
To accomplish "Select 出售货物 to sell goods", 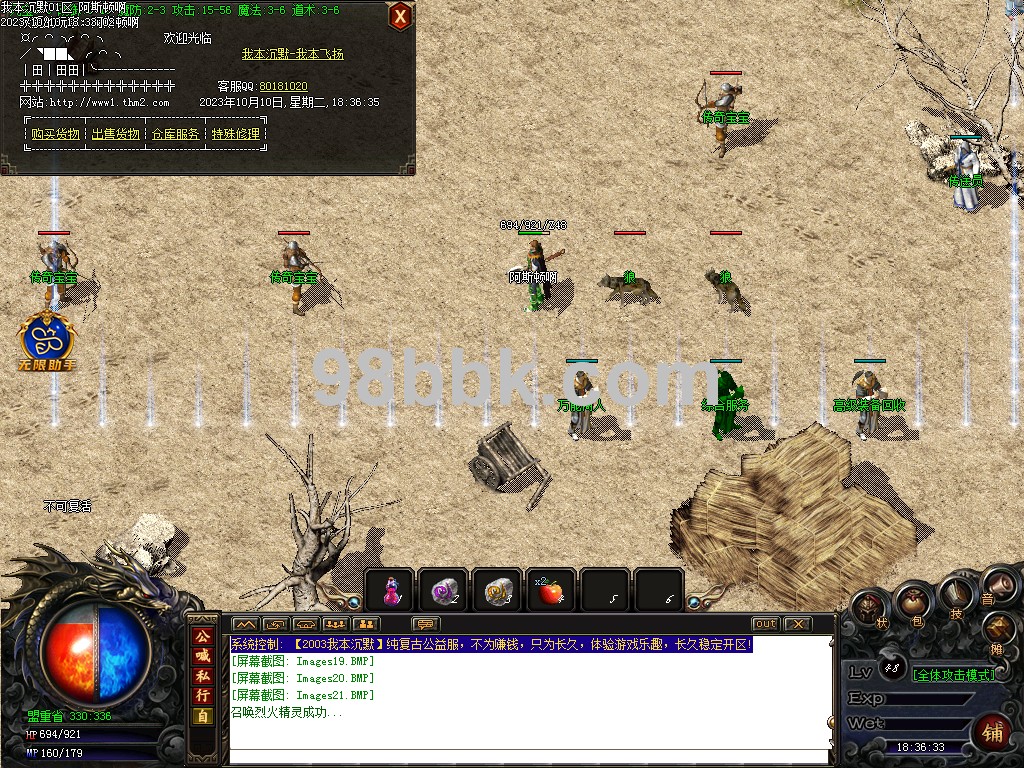I will (x=115, y=134).
